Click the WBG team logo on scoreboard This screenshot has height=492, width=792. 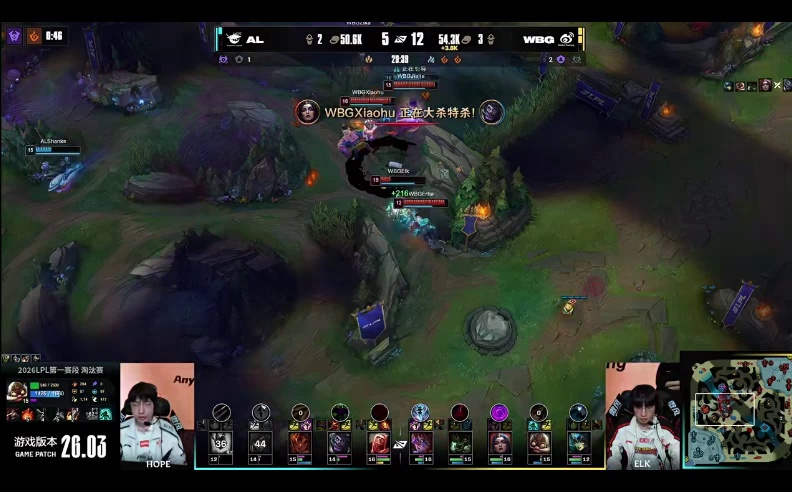coord(566,40)
